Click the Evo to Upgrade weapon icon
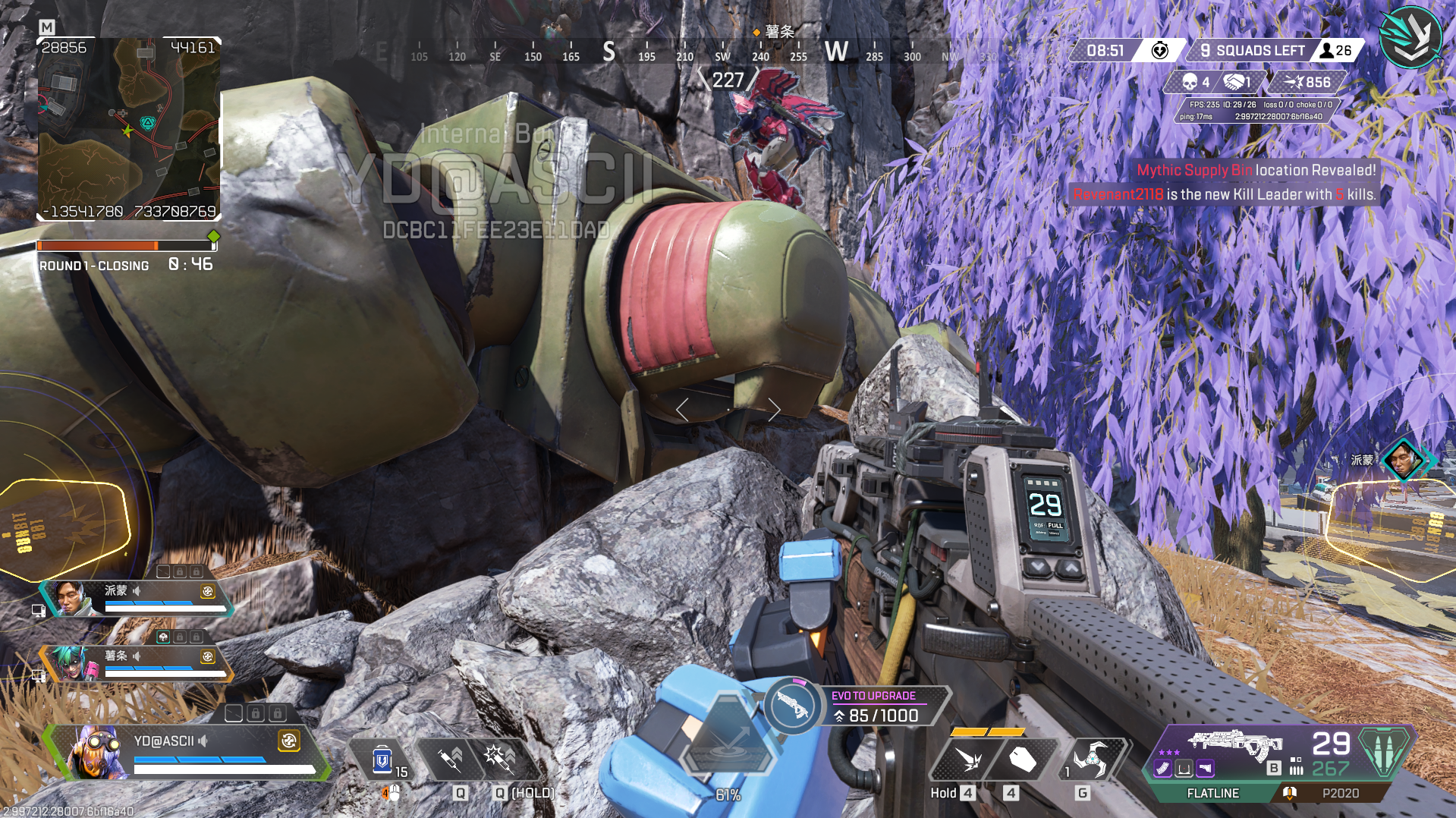Image resolution: width=1456 pixels, height=818 pixels. 792,706
